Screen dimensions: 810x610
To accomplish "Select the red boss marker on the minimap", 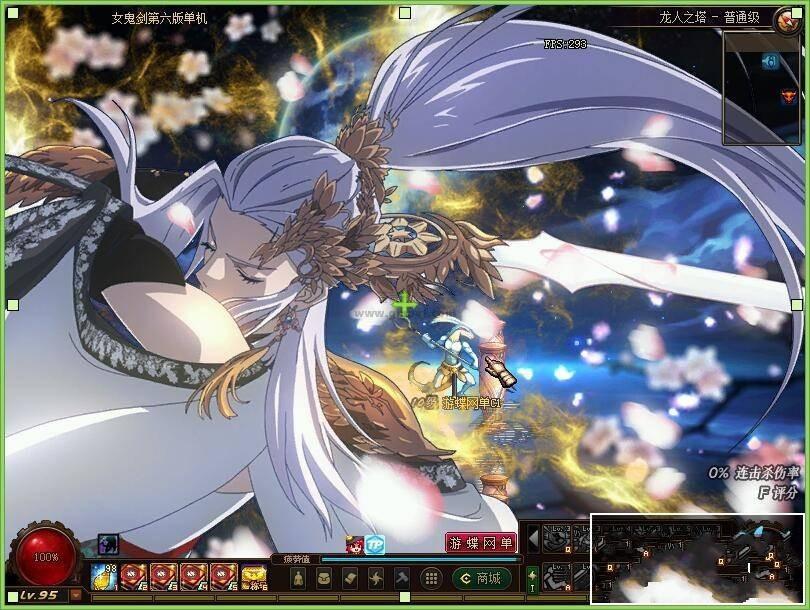I will coord(787,96).
